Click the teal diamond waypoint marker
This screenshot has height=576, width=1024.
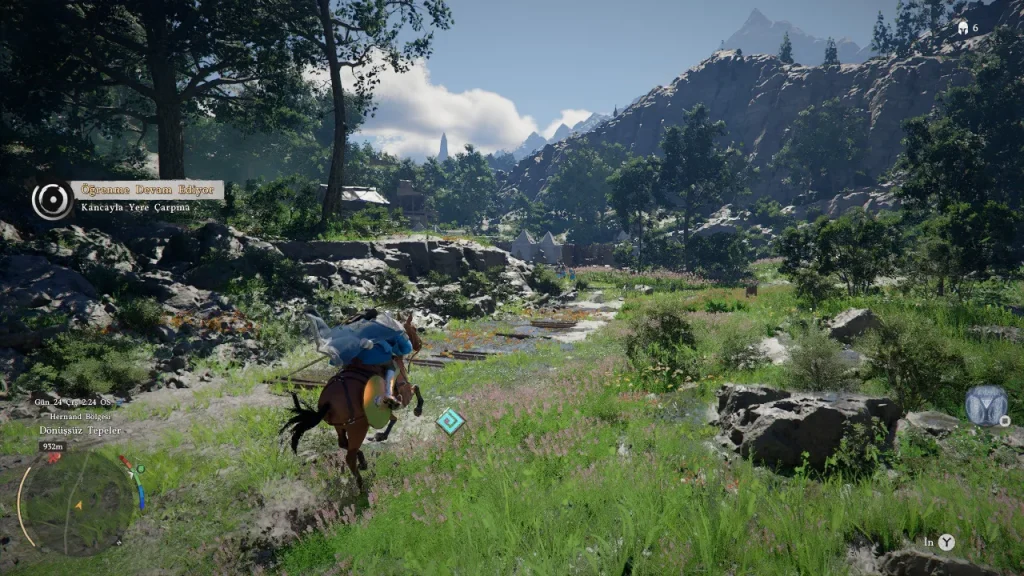[450, 421]
